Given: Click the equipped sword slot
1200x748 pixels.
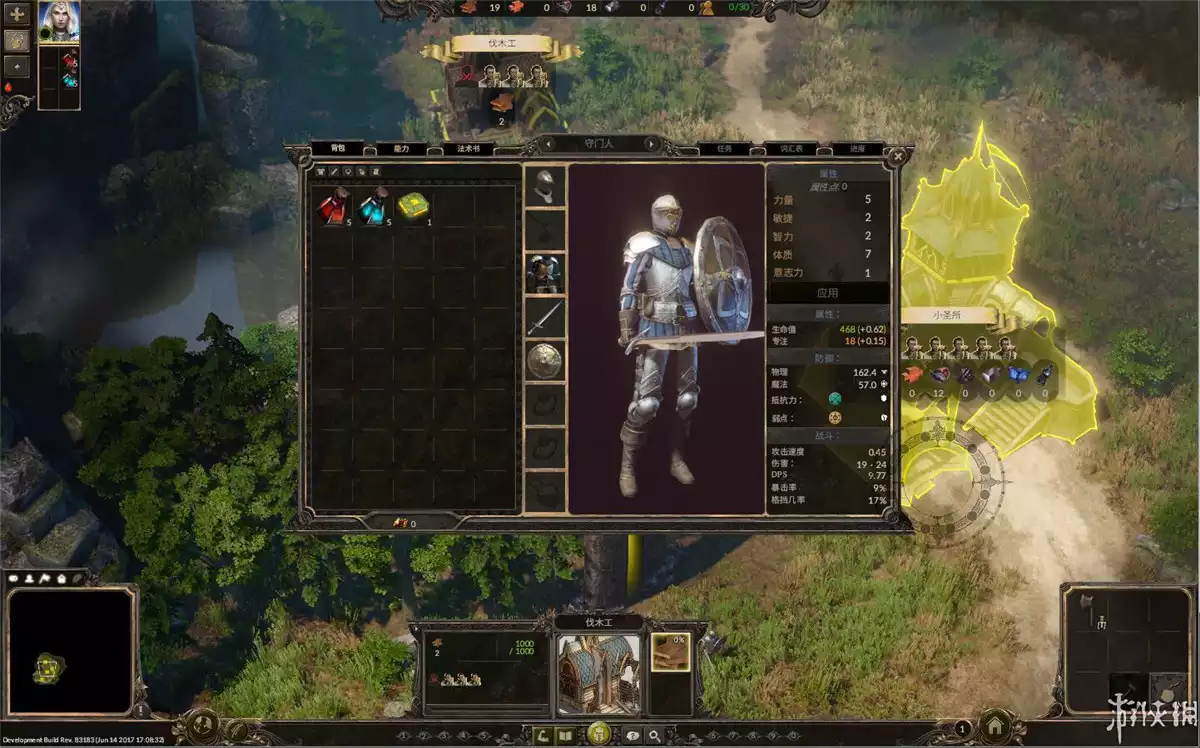Looking at the screenshot, I should (545, 317).
